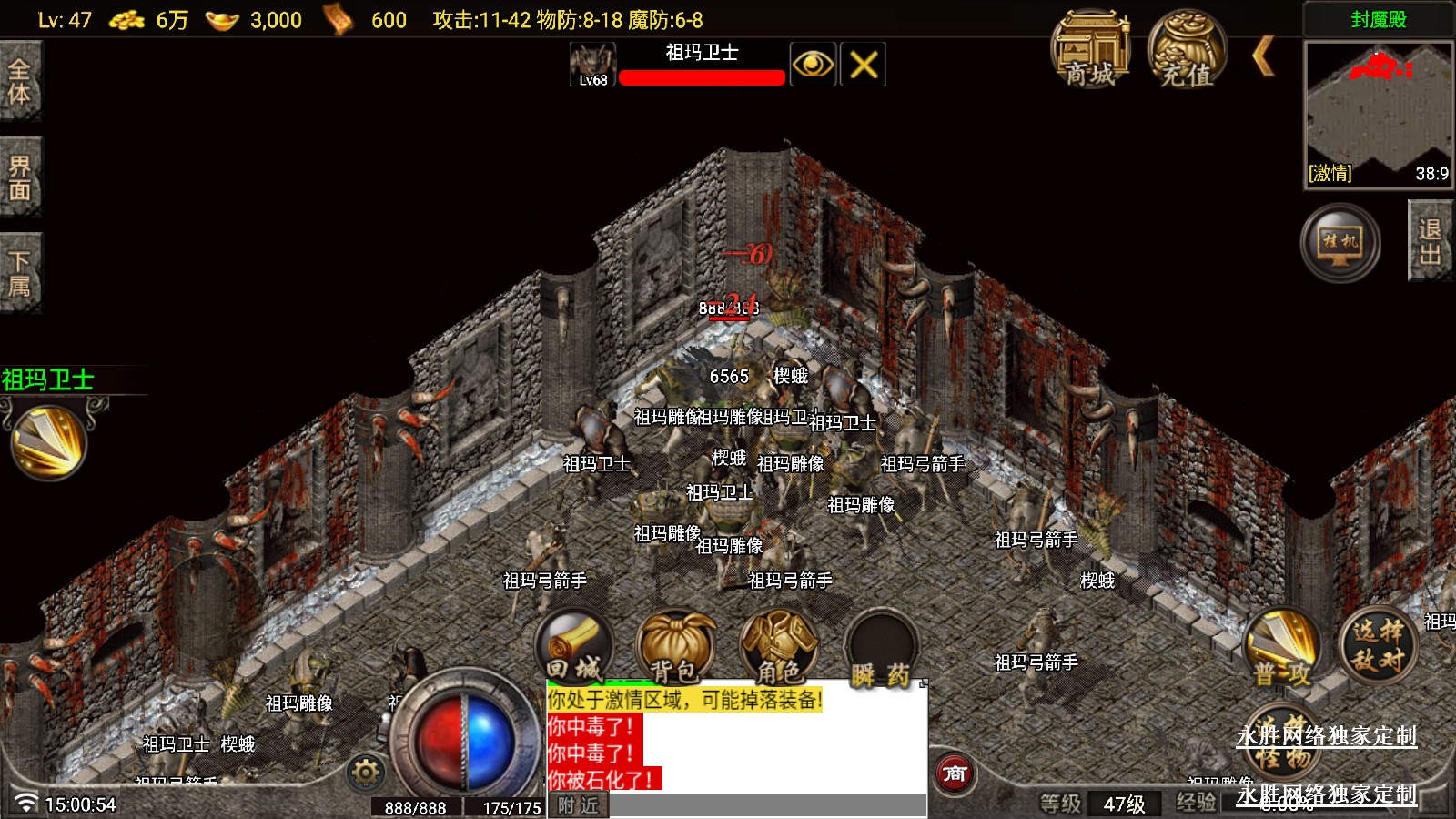The width and height of the screenshot is (1456, 819).
Task: Use the 回城 town return scroll
Action: (x=575, y=648)
